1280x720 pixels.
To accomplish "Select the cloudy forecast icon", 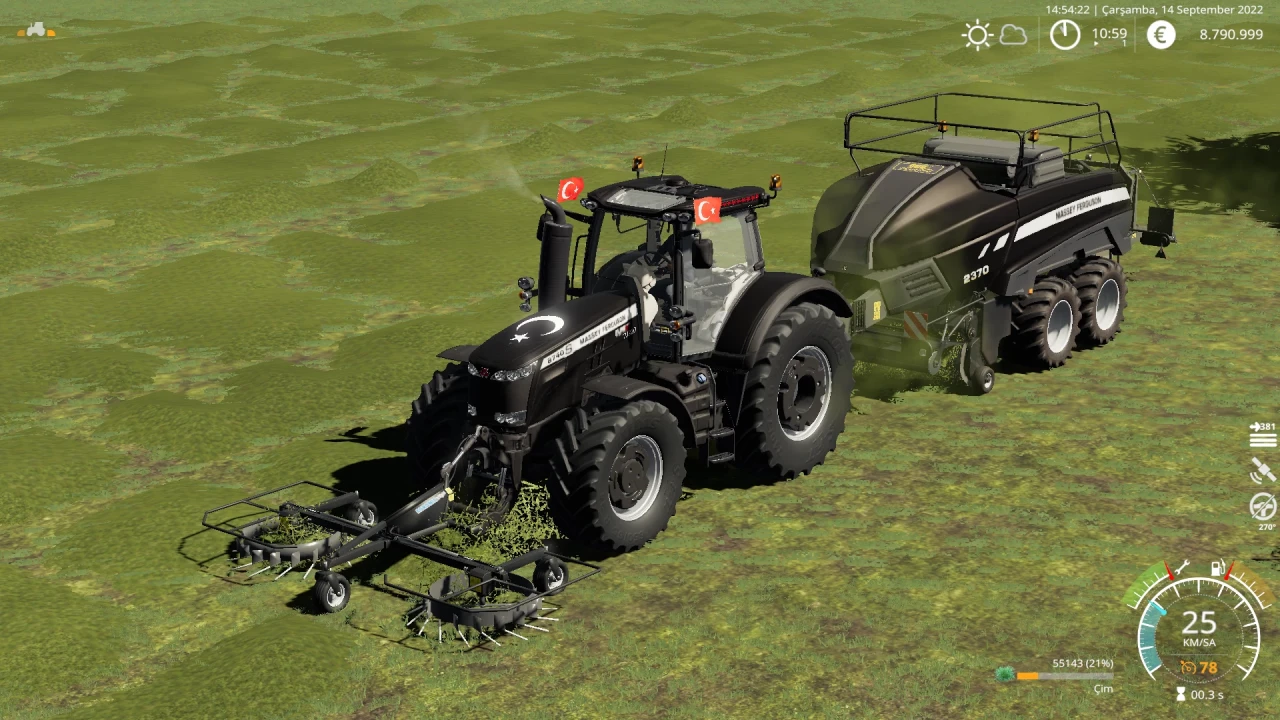I will (x=1012, y=35).
